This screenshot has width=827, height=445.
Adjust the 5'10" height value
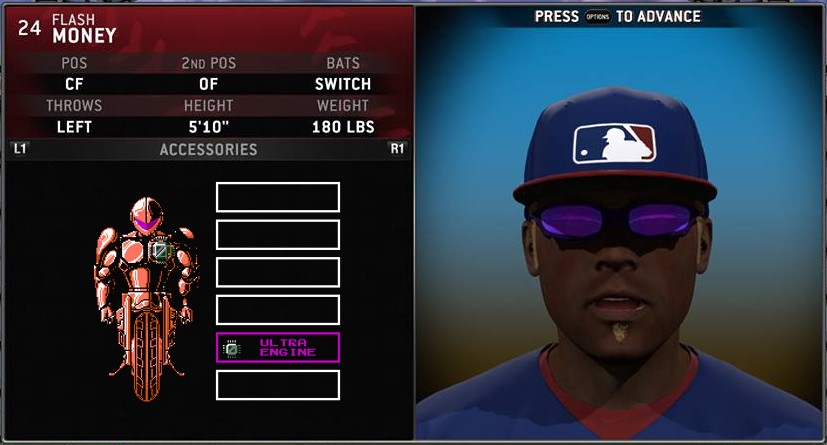(x=208, y=127)
